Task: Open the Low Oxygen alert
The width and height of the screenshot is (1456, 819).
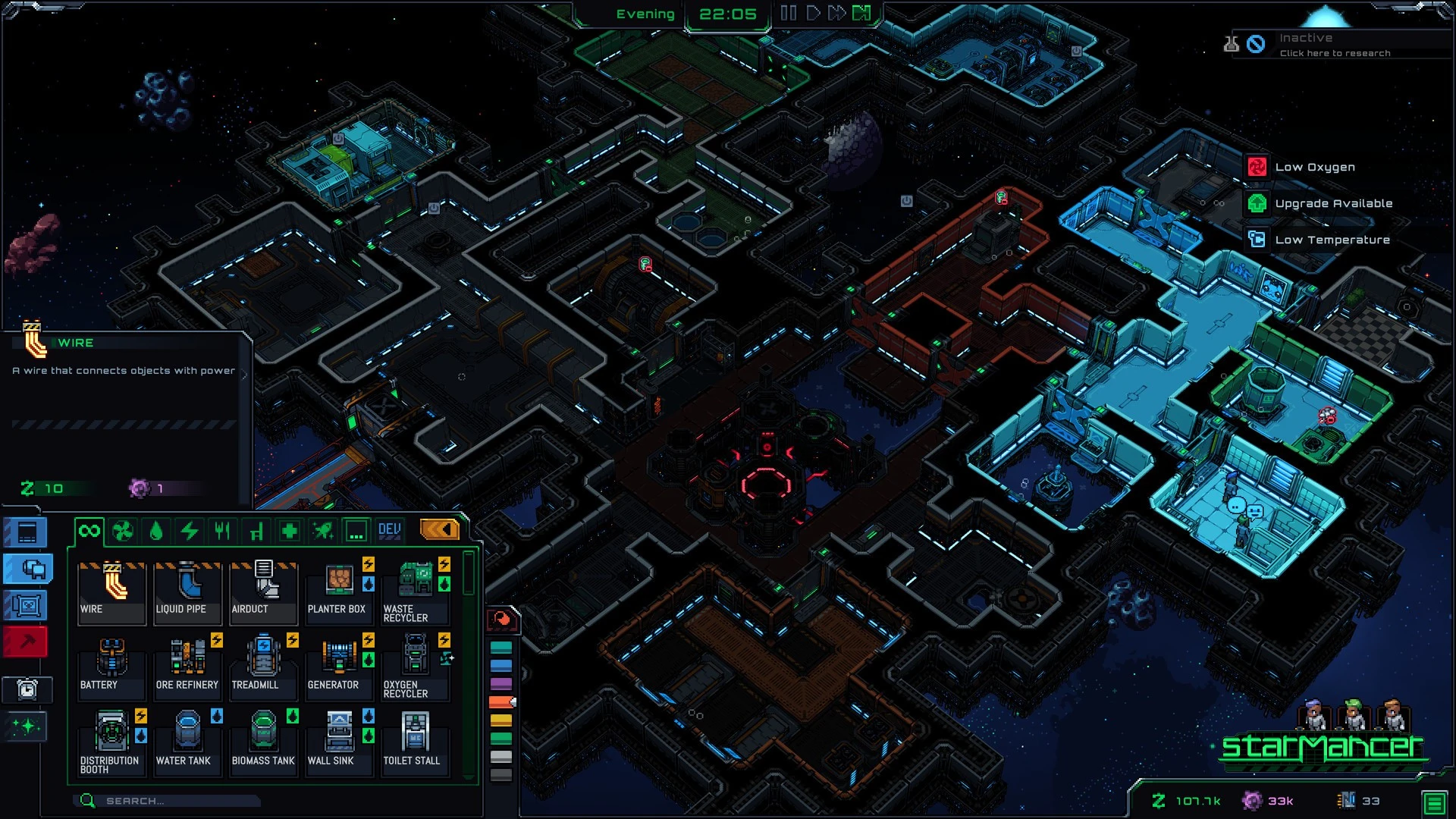Action: coord(1314,168)
